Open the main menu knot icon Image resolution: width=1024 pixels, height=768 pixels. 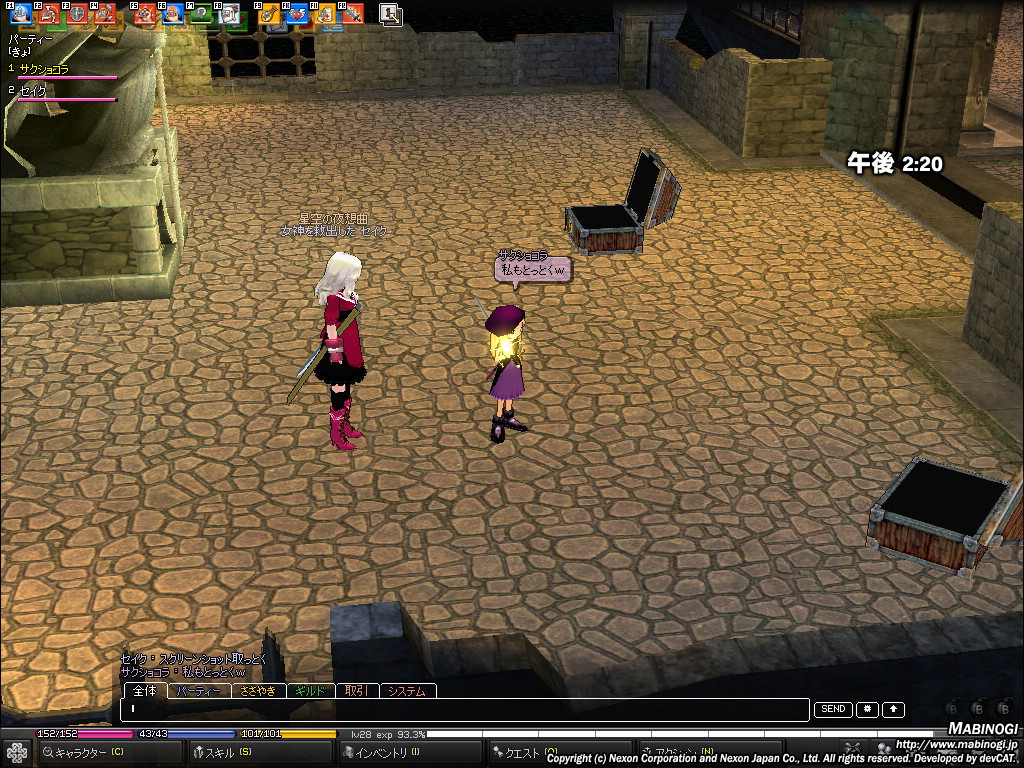pos(16,752)
